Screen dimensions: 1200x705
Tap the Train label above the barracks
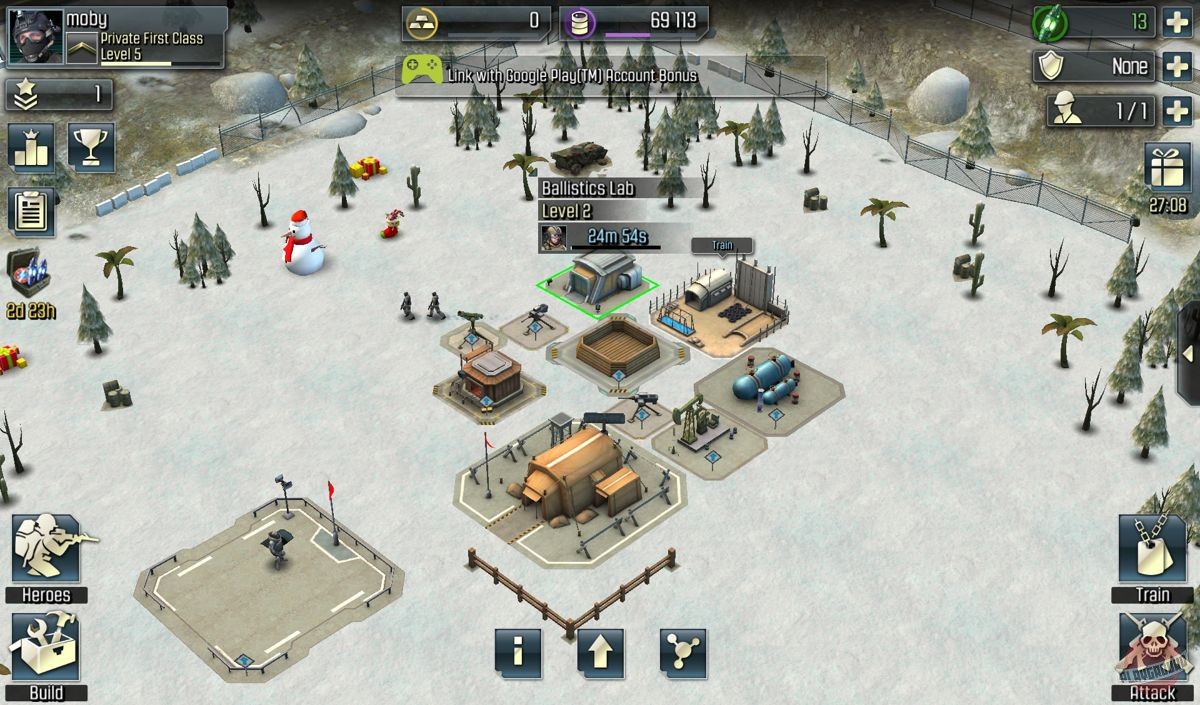click(722, 245)
